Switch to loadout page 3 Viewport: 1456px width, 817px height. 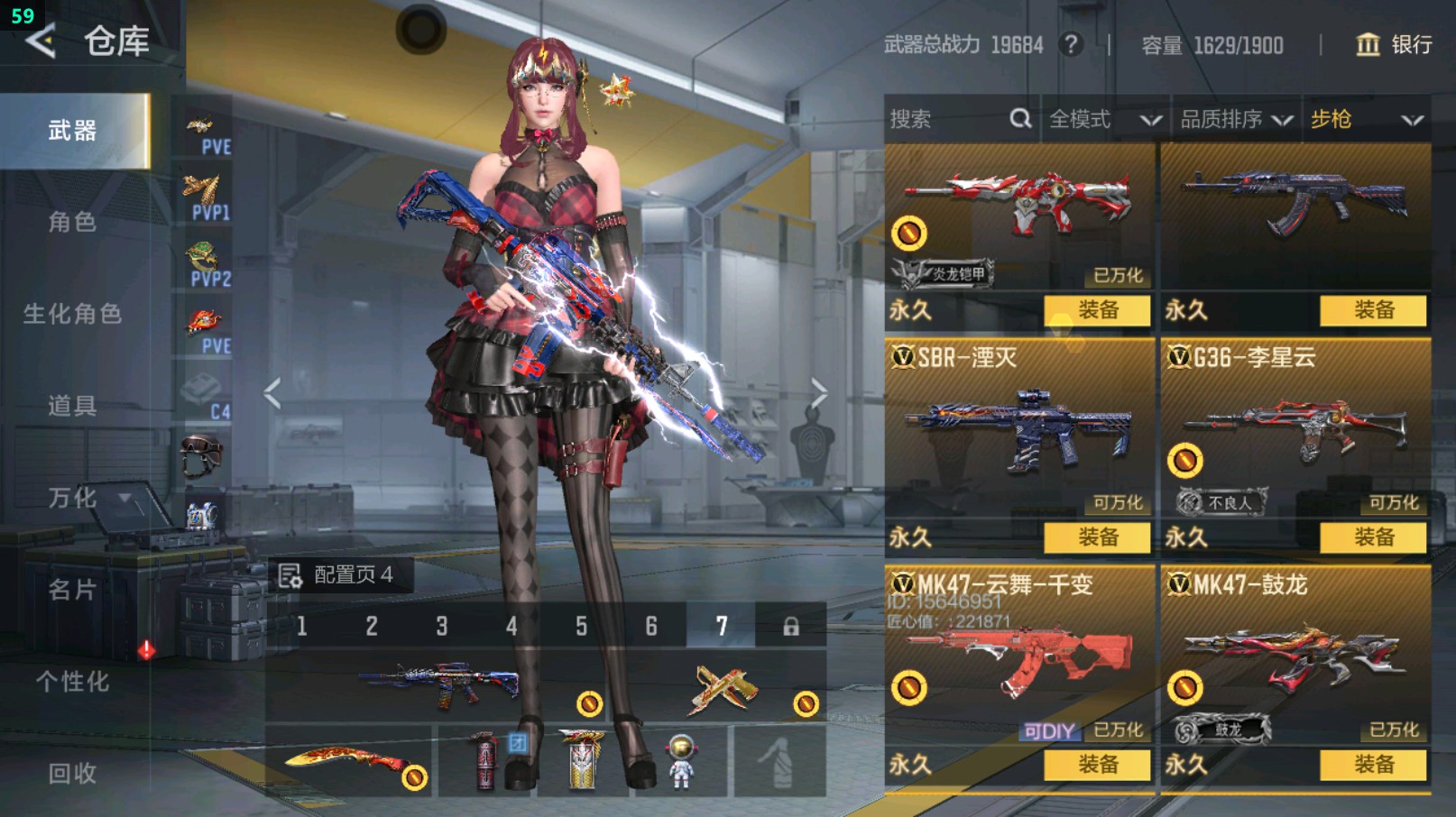tap(442, 626)
